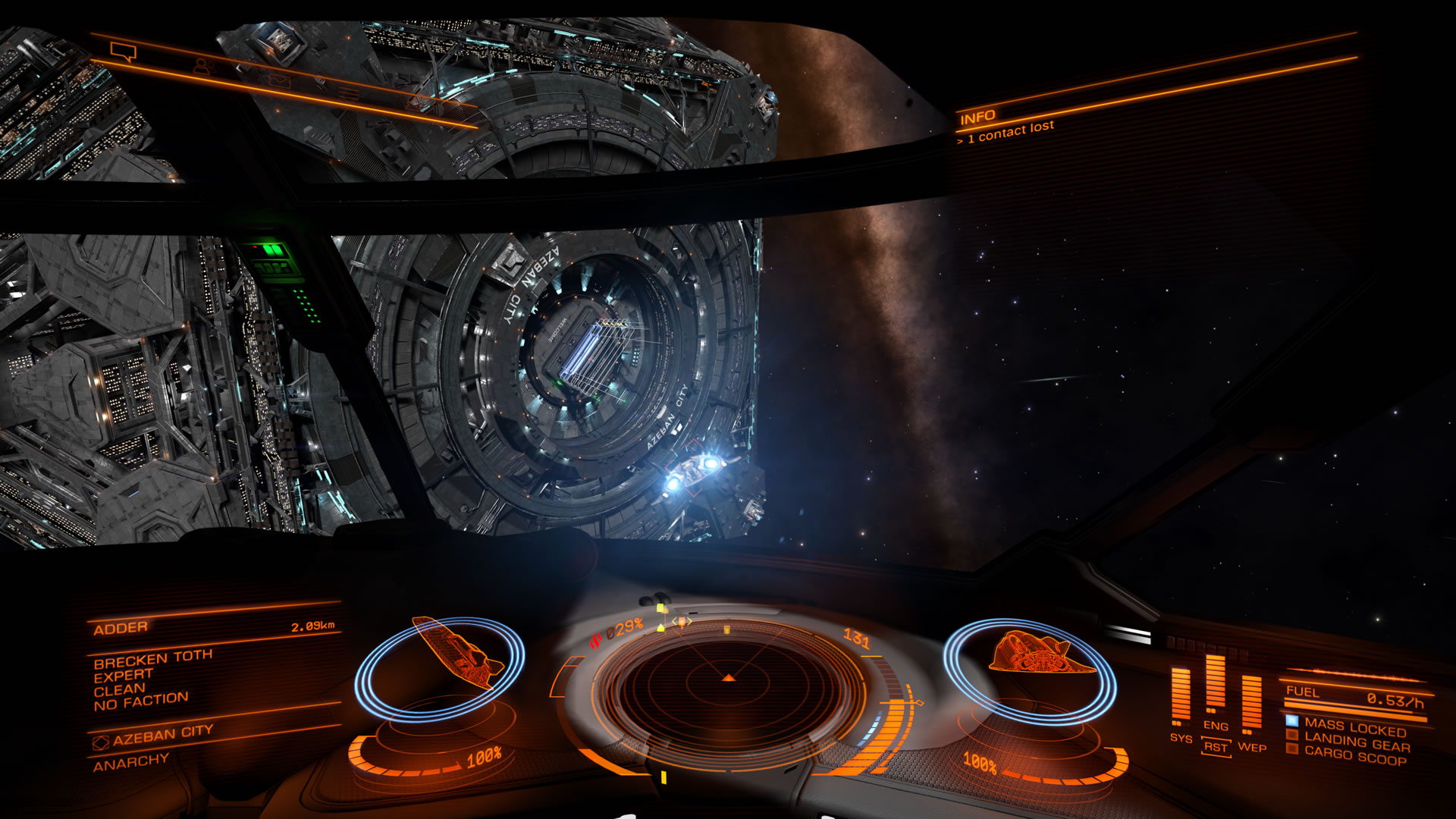Open the chat speech bubble icon
This screenshot has width=1456, height=819.
(x=123, y=51)
